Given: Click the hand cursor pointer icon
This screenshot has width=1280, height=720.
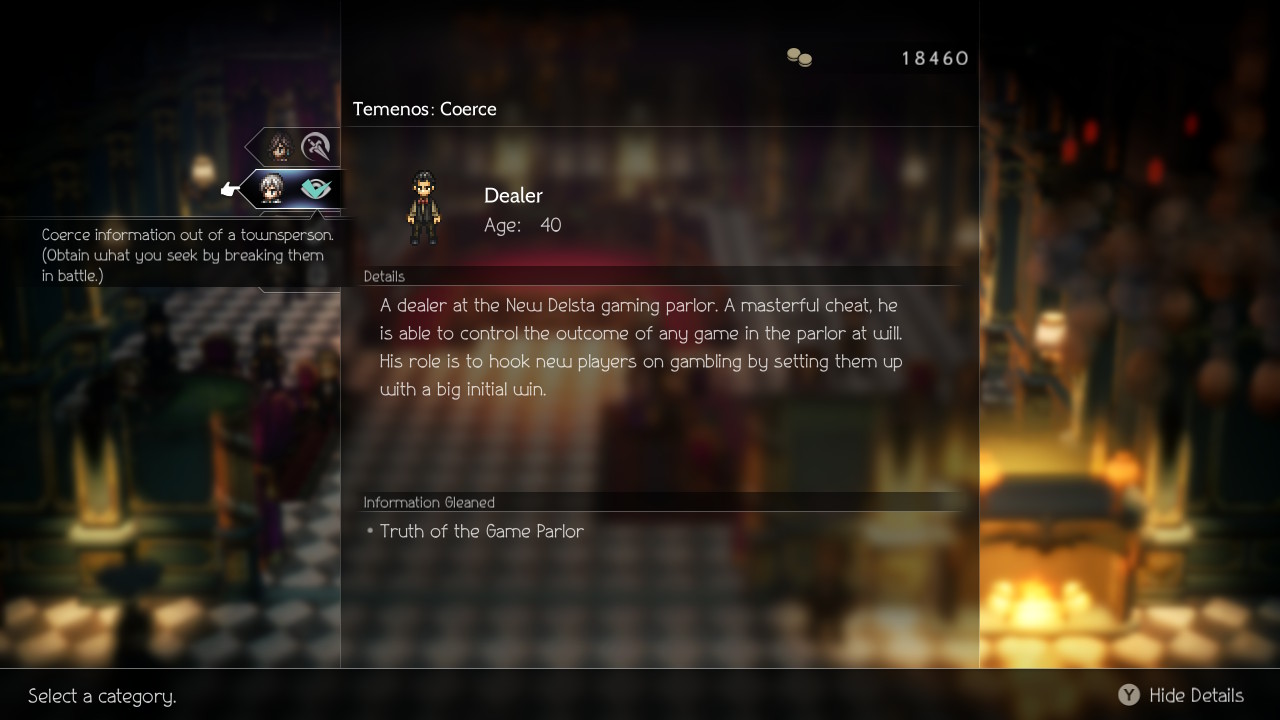Looking at the screenshot, I should 230,188.
